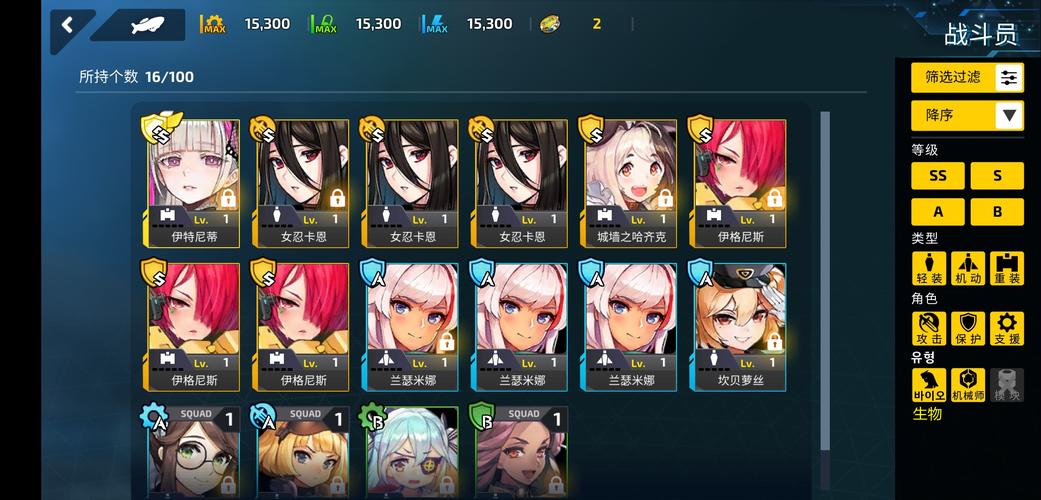Filter by S grade

[x=996, y=176]
